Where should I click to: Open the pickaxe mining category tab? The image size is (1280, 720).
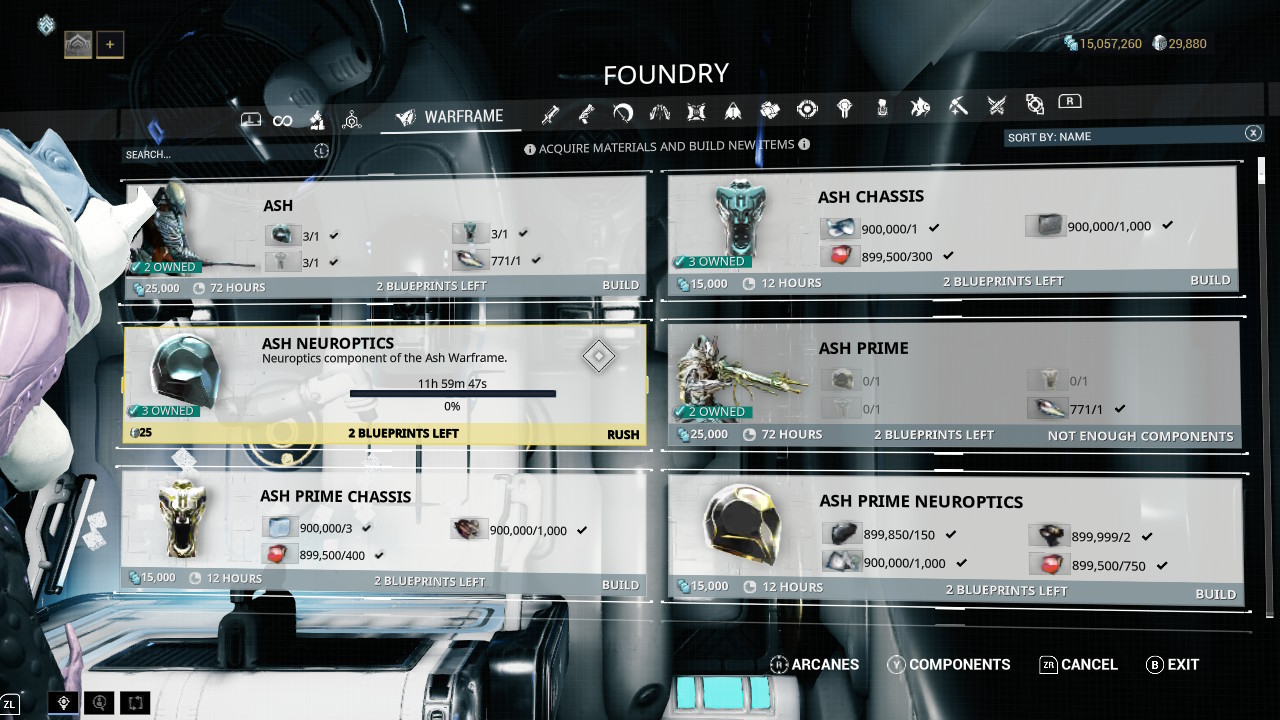tap(958, 105)
